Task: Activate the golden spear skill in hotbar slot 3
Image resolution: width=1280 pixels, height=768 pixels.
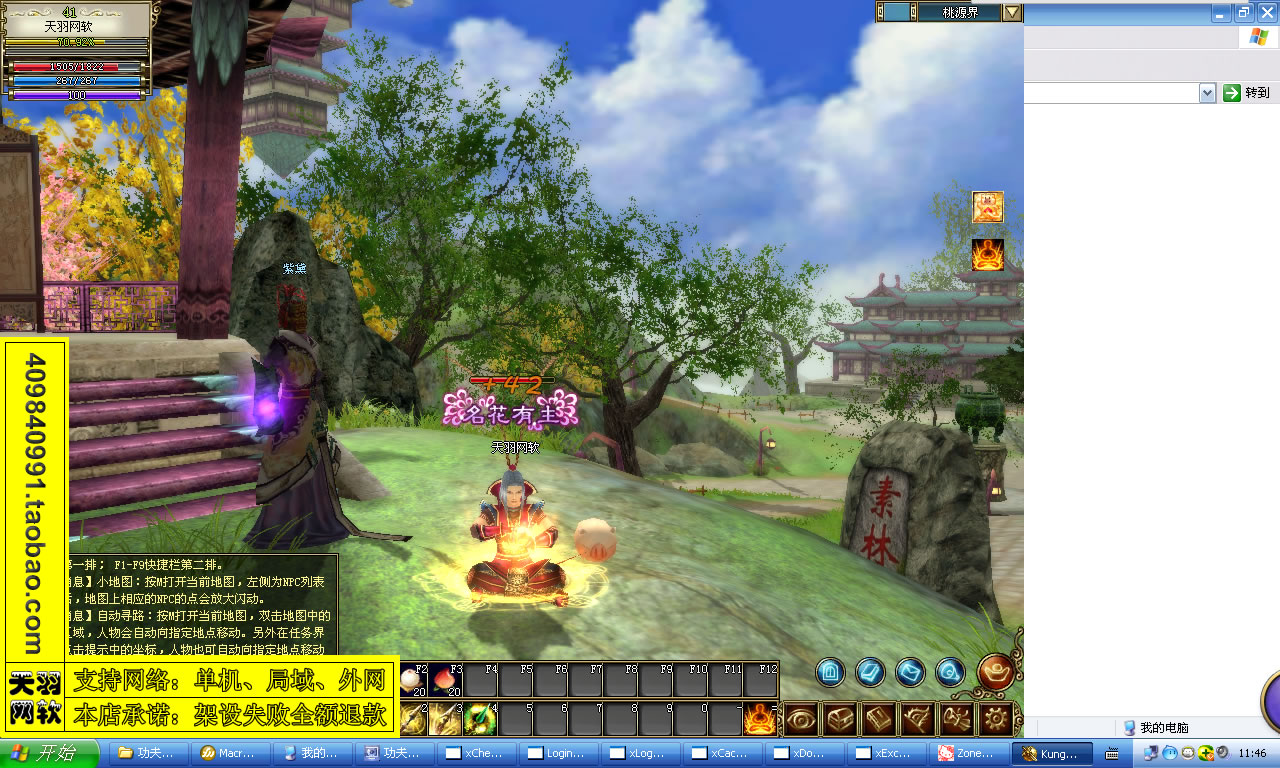Action: coord(445,718)
